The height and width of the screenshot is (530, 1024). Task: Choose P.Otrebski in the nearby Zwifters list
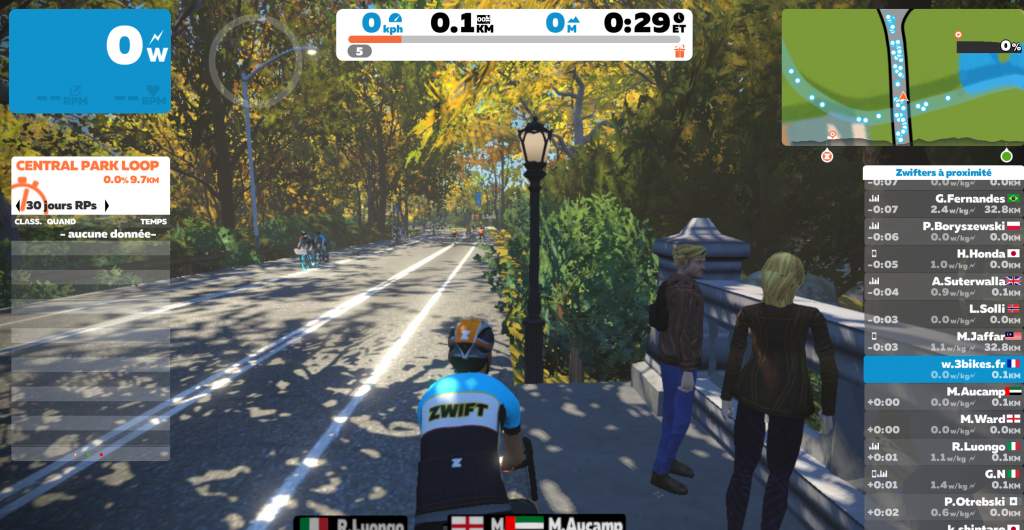click(x=942, y=506)
